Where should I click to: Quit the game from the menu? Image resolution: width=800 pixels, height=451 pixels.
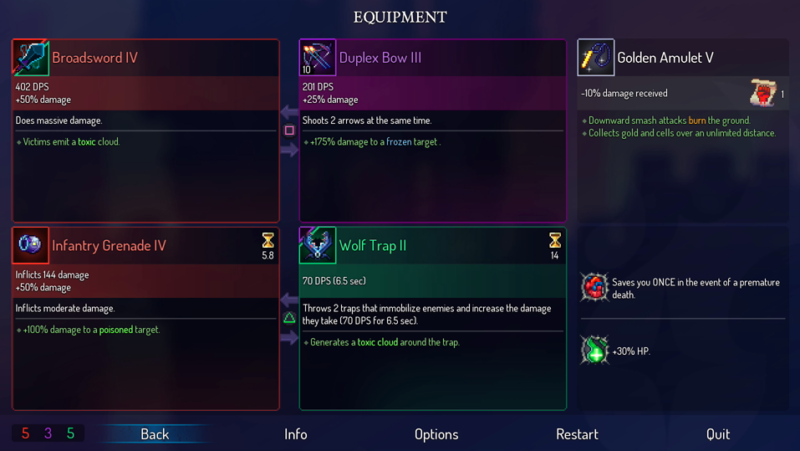coord(718,434)
